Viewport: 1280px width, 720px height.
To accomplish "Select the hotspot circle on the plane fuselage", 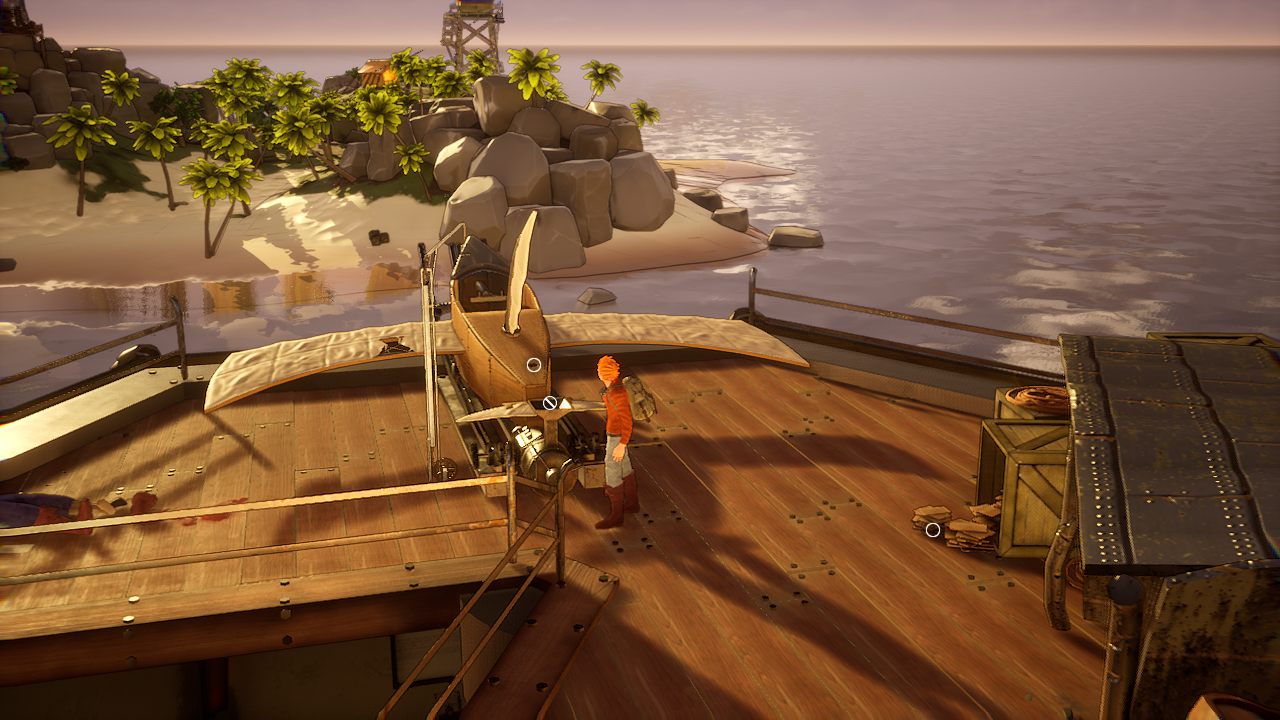I will 534,365.
